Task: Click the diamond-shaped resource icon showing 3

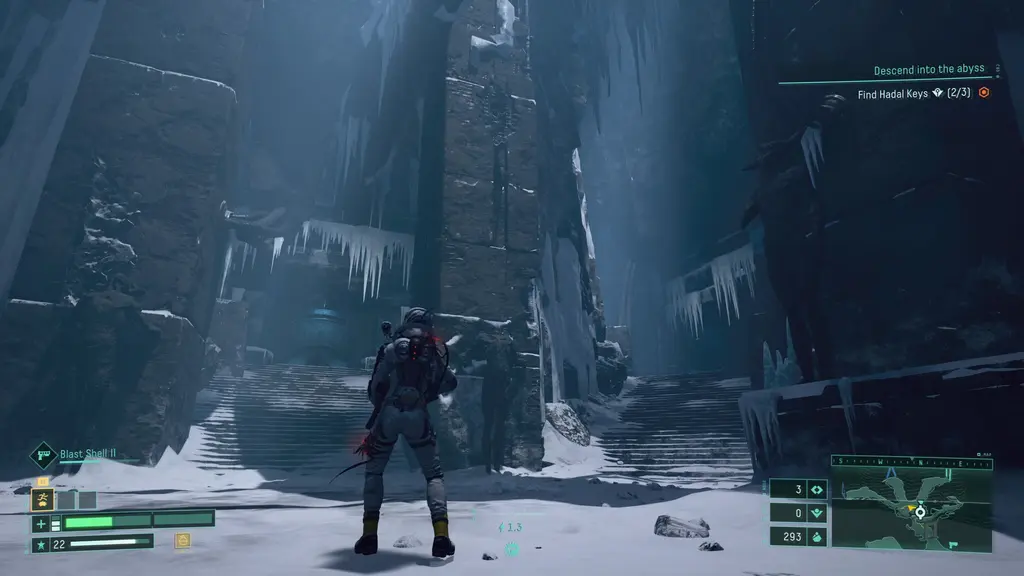Action: click(815, 490)
